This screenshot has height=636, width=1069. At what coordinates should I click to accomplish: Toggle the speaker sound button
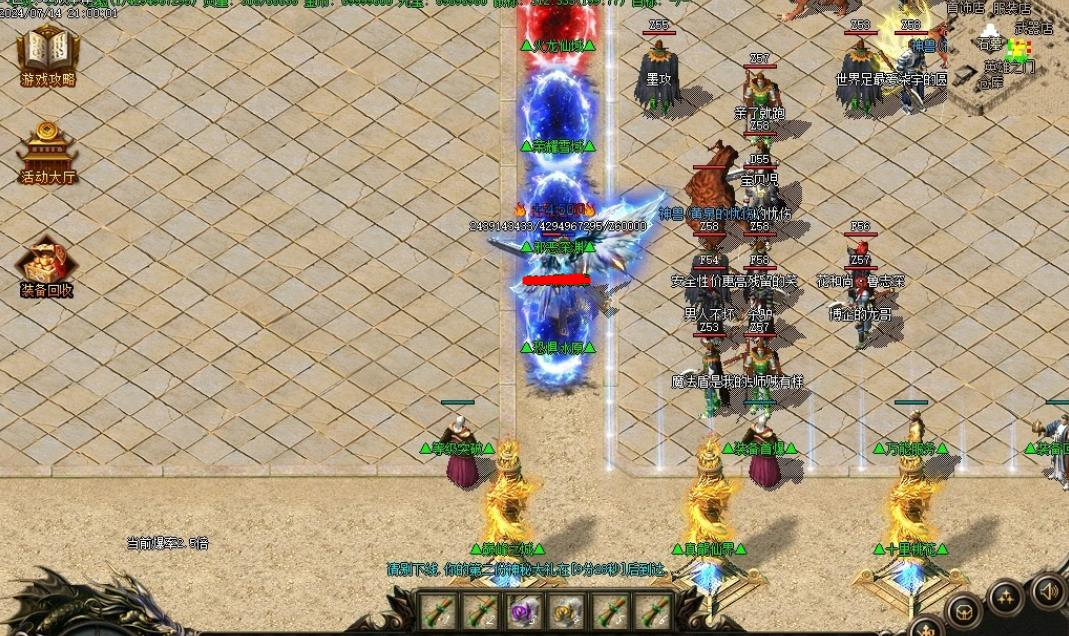(x=1048, y=590)
